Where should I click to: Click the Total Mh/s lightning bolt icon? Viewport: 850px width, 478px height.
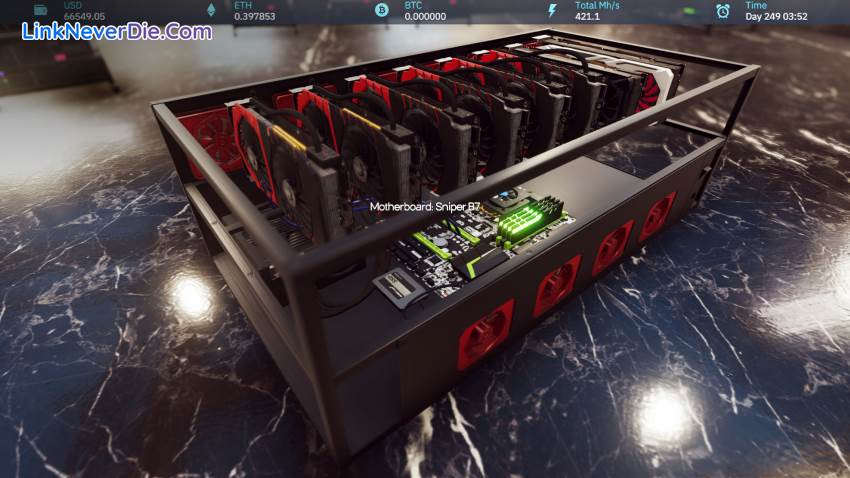pos(552,10)
